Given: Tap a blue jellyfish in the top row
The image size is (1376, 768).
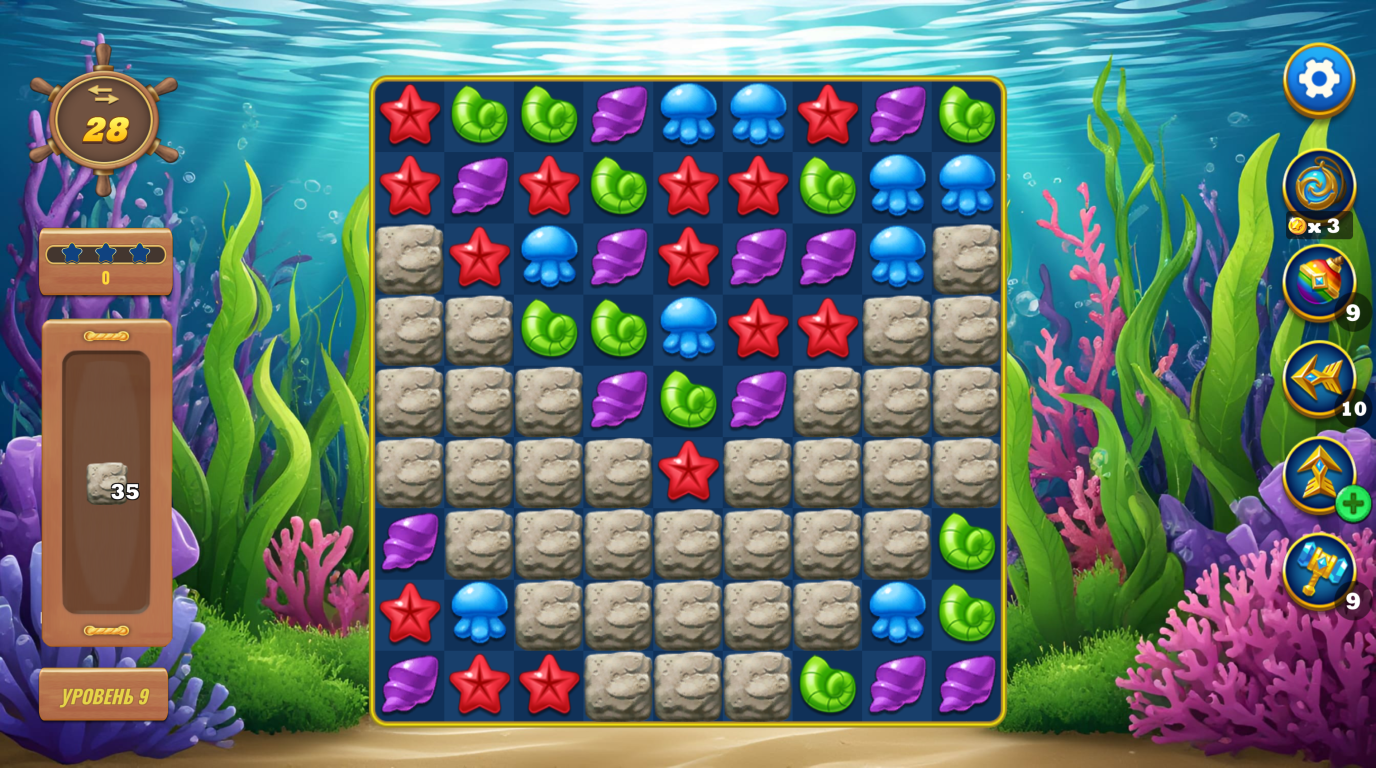Looking at the screenshot, I should click(x=687, y=115).
